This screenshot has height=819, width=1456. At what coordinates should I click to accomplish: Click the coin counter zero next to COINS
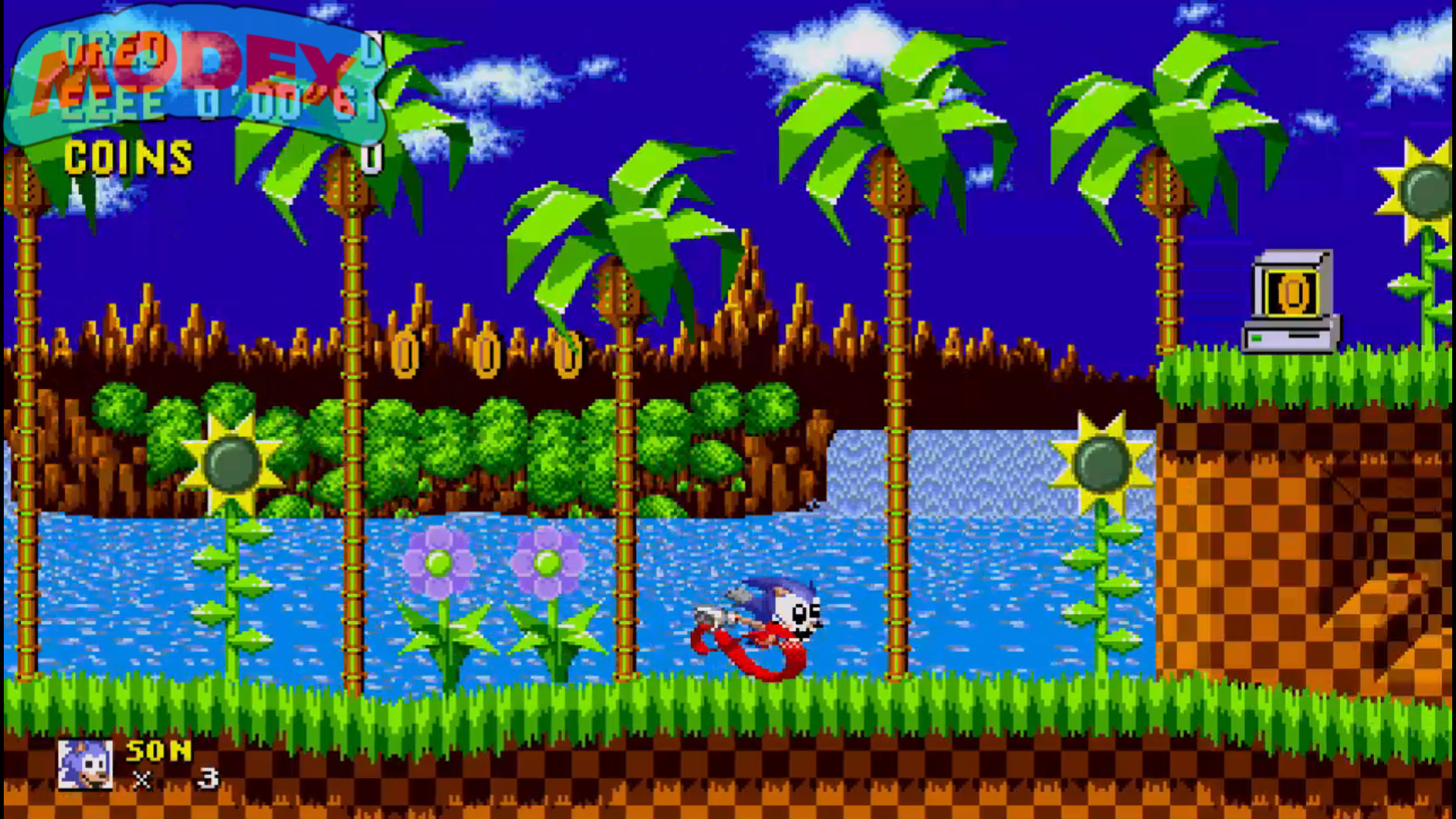(371, 159)
